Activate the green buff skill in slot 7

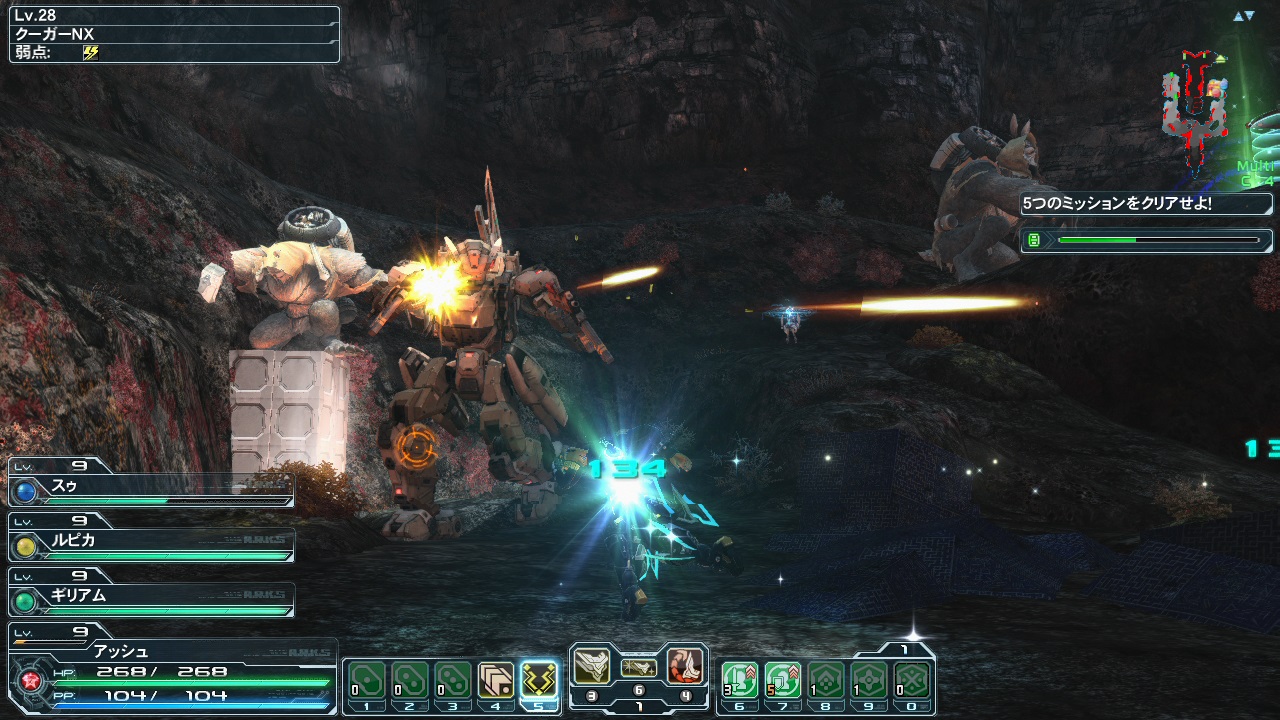(x=783, y=680)
